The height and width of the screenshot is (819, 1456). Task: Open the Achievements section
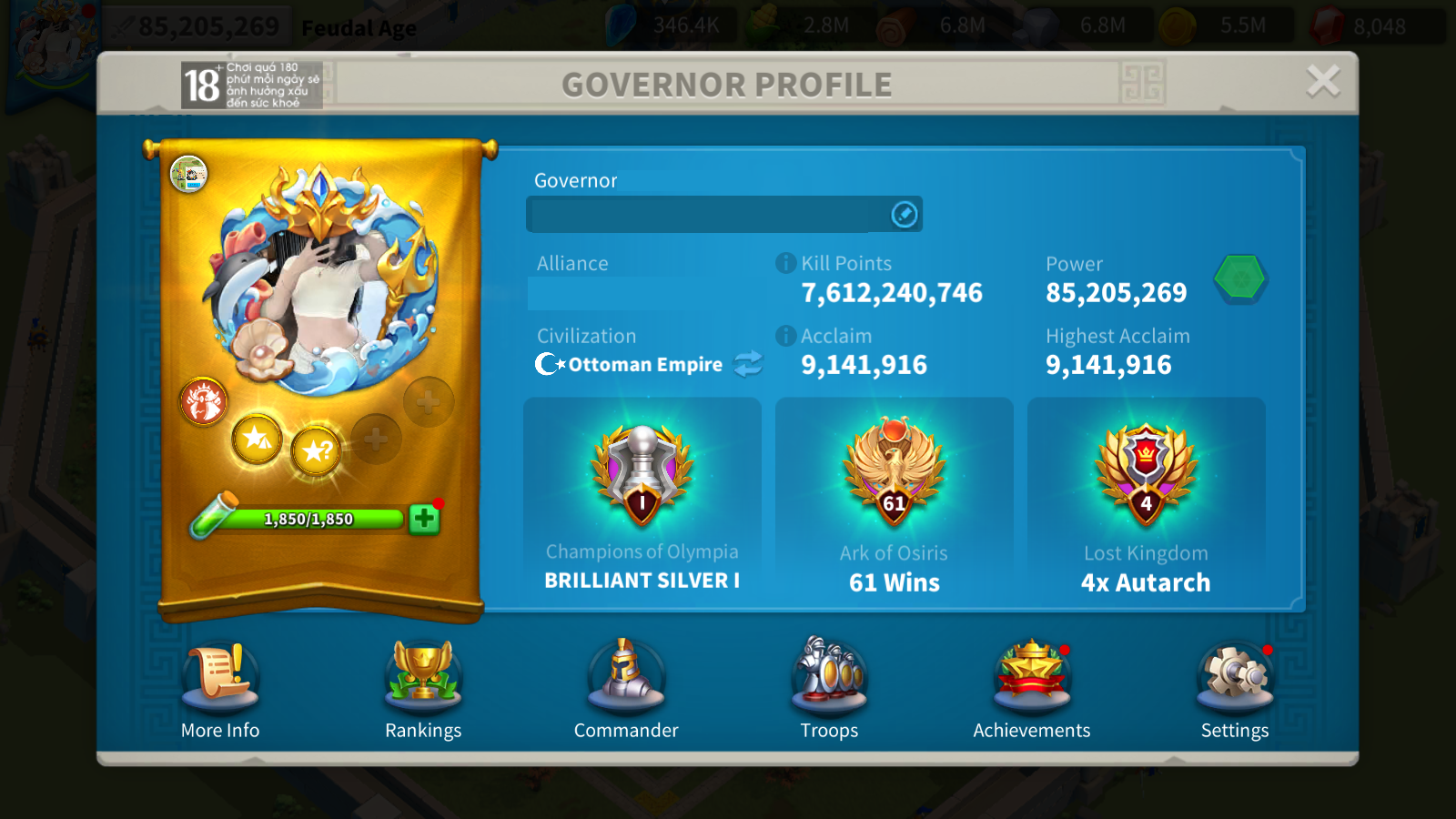click(1031, 678)
